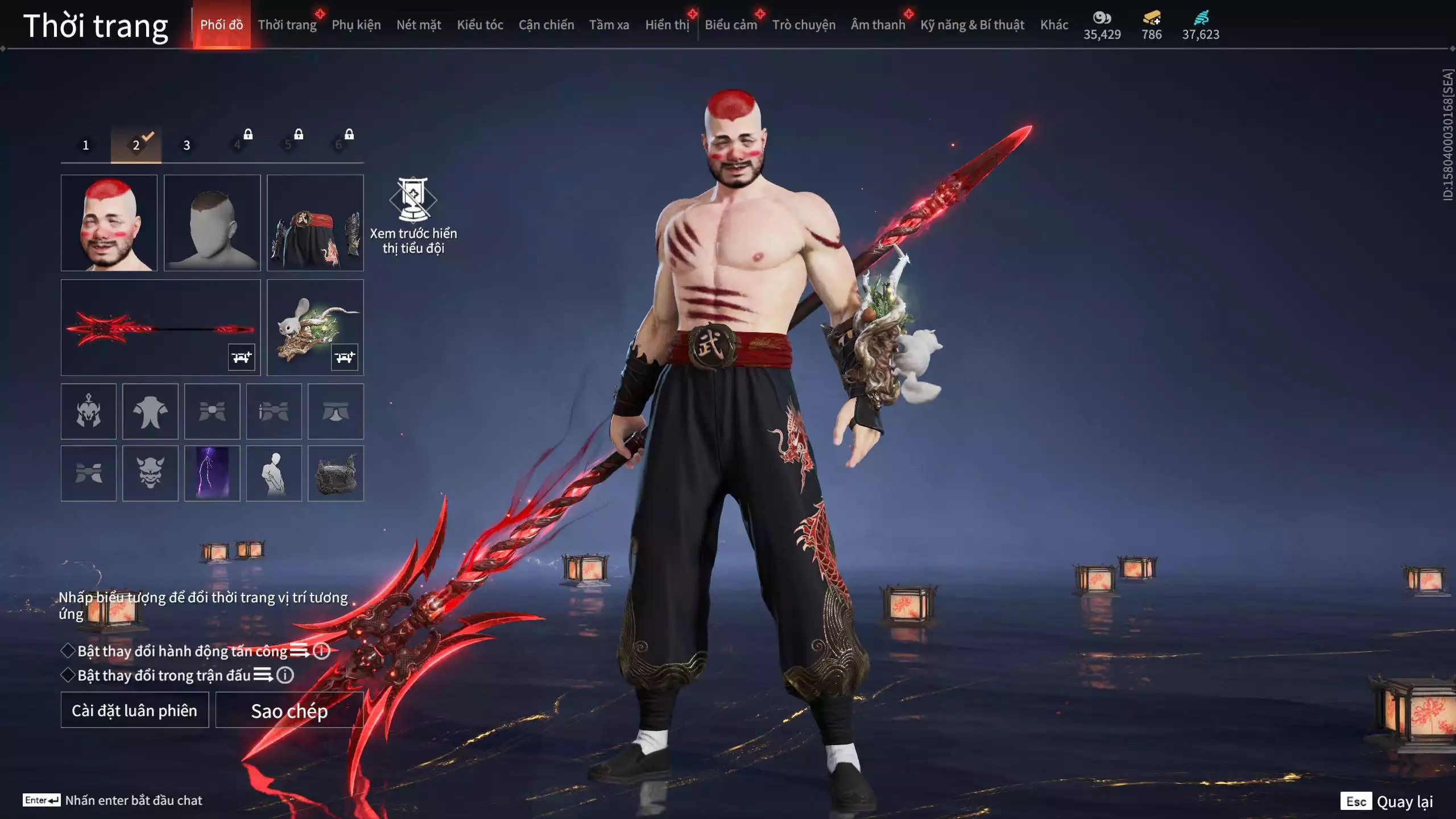
Task: Open the Nét mặt tab
Action: click(419, 25)
